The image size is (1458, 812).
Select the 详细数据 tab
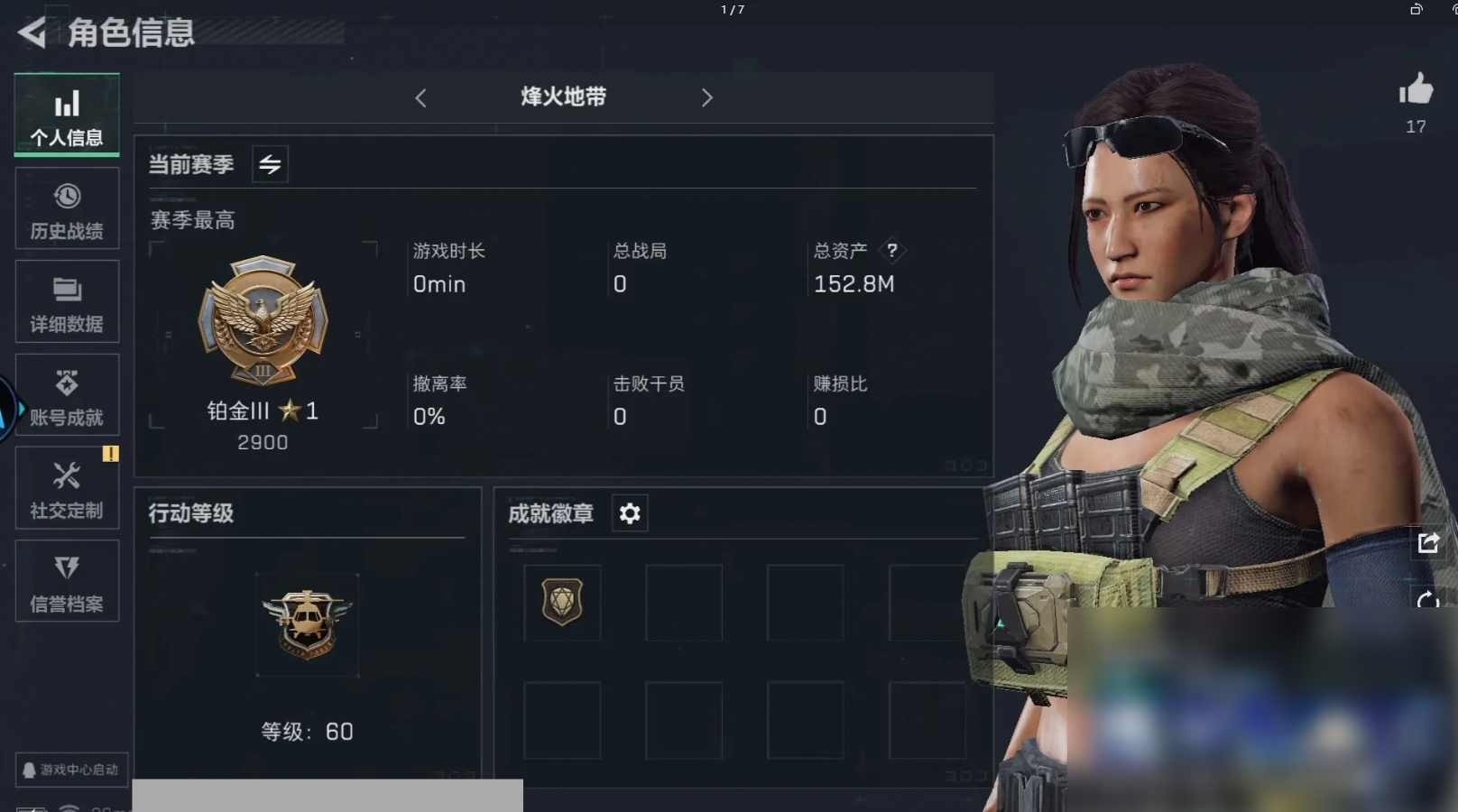(x=67, y=302)
